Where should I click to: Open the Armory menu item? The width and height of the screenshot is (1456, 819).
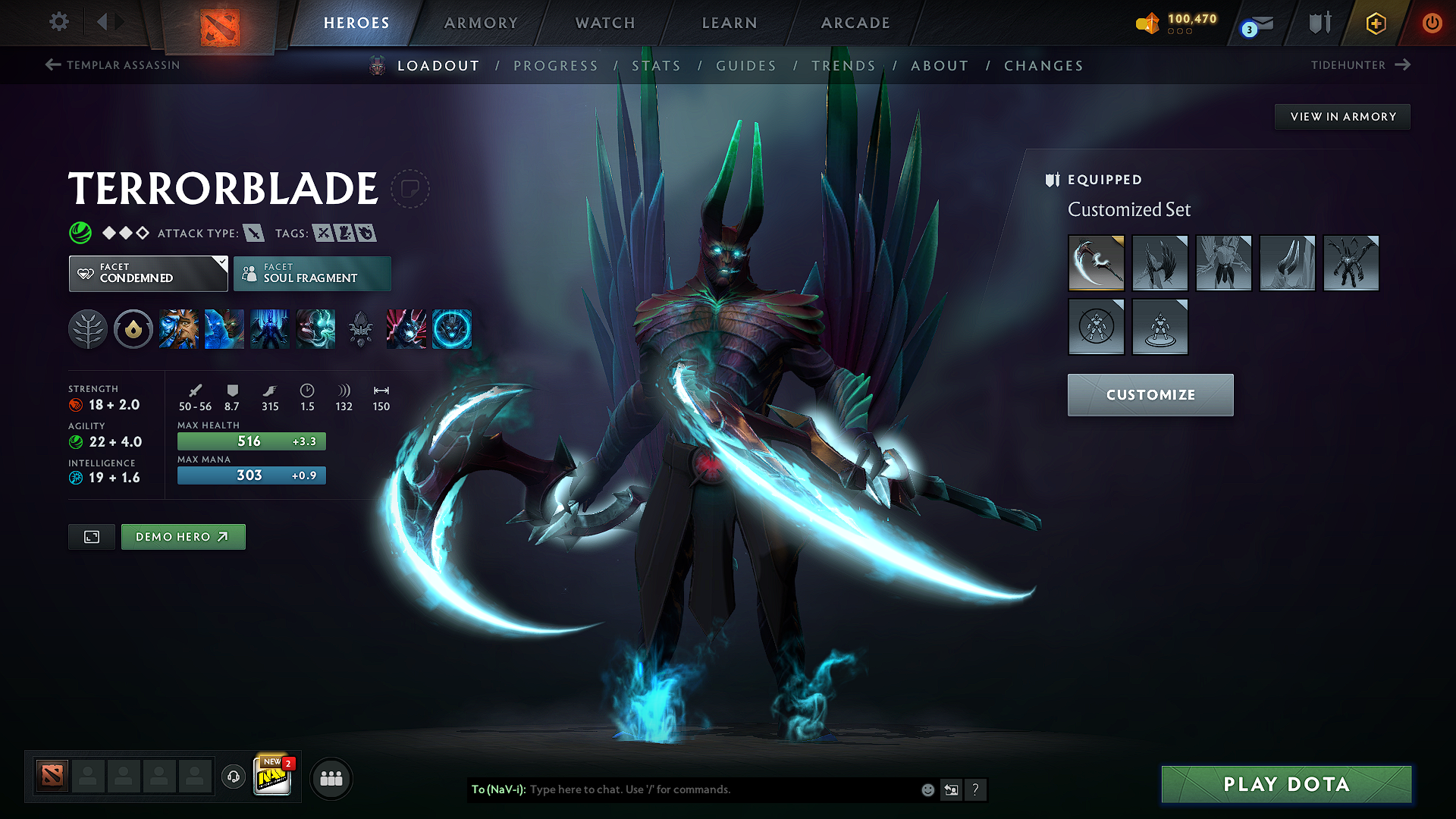481,23
